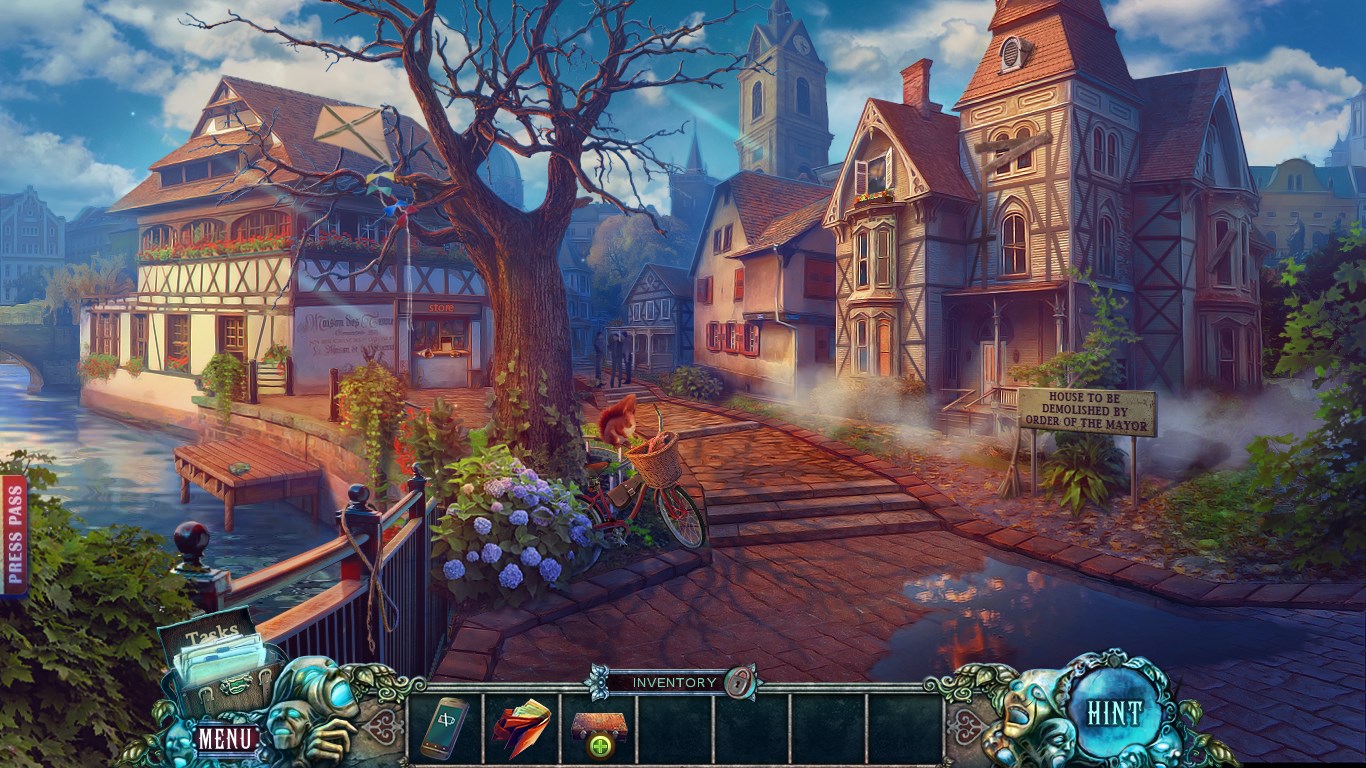The image size is (1366, 768).
Task: Toggle the inventory padlock
Action: click(740, 682)
